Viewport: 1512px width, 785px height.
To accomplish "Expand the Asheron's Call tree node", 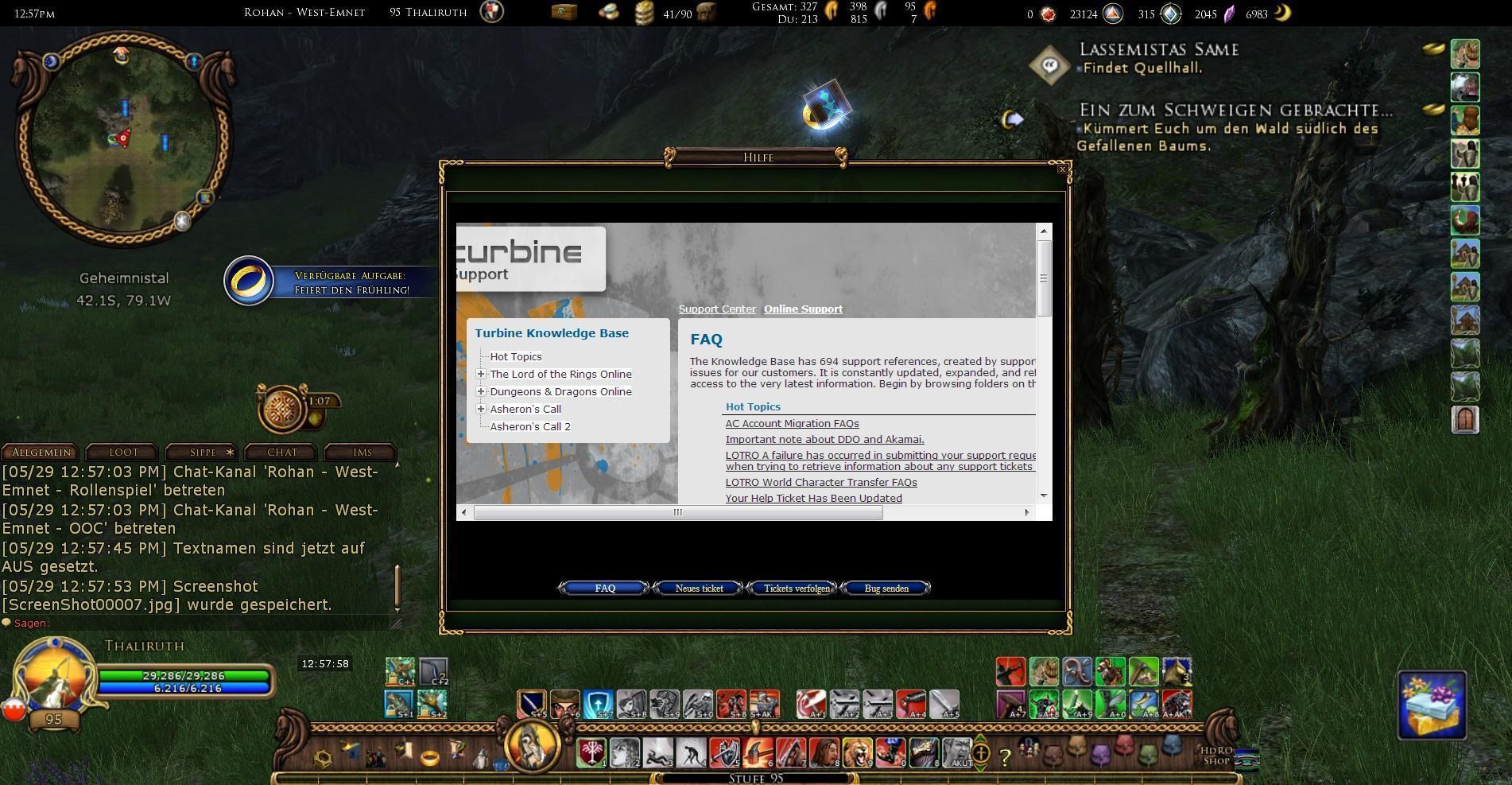I will pyautogui.click(x=481, y=409).
